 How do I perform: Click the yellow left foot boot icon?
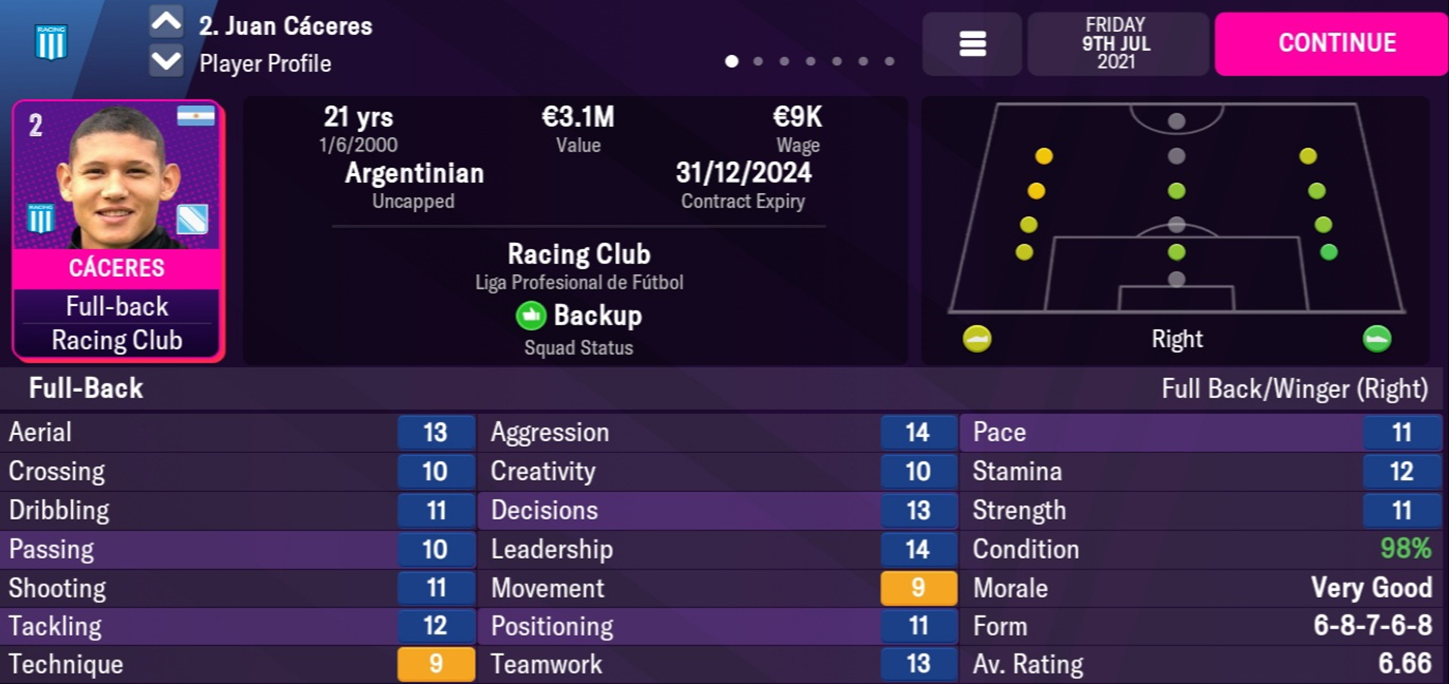(977, 339)
